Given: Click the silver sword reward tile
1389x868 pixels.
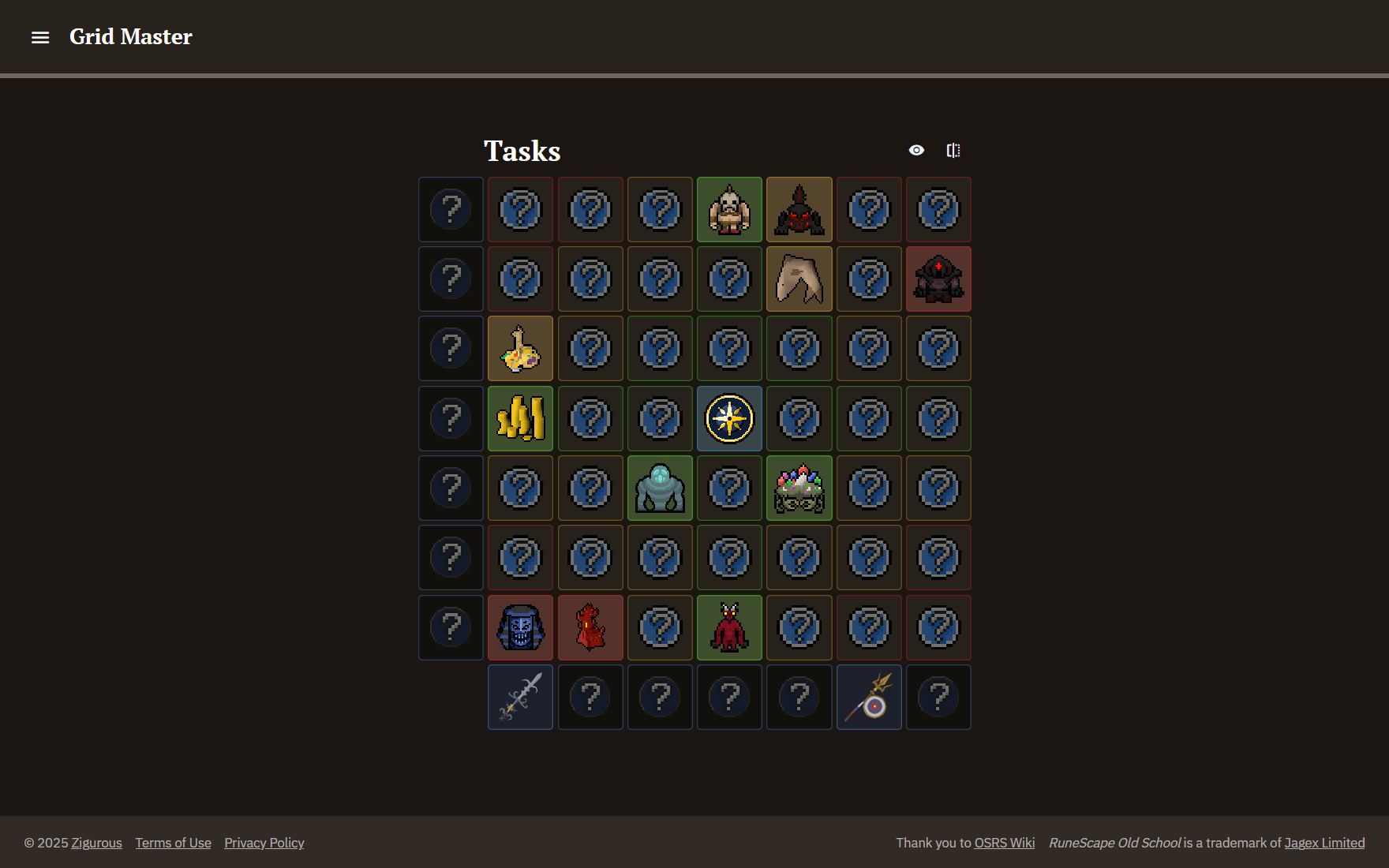Looking at the screenshot, I should (520, 697).
